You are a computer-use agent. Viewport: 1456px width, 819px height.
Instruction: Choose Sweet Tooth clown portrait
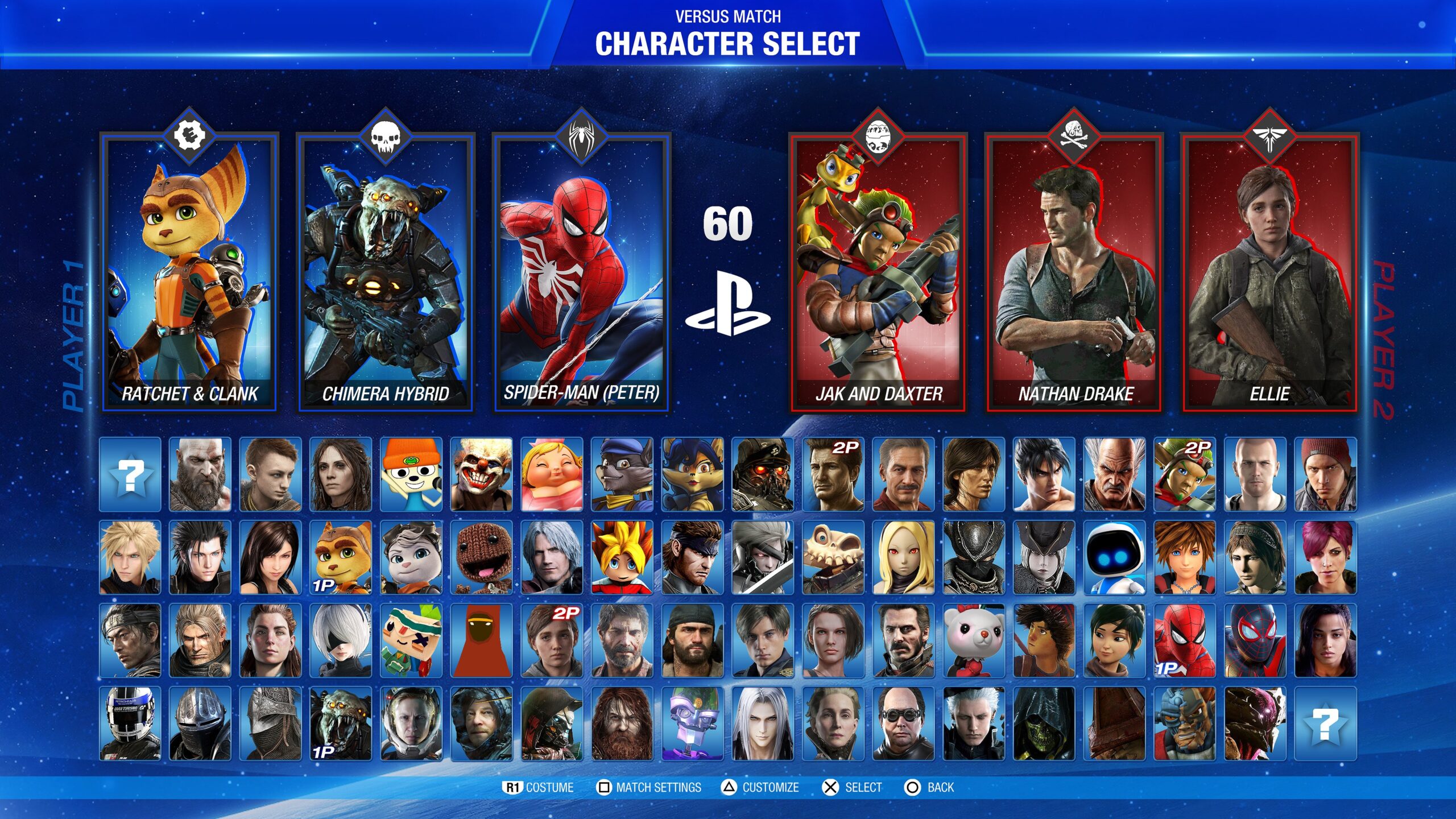[481, 474]
